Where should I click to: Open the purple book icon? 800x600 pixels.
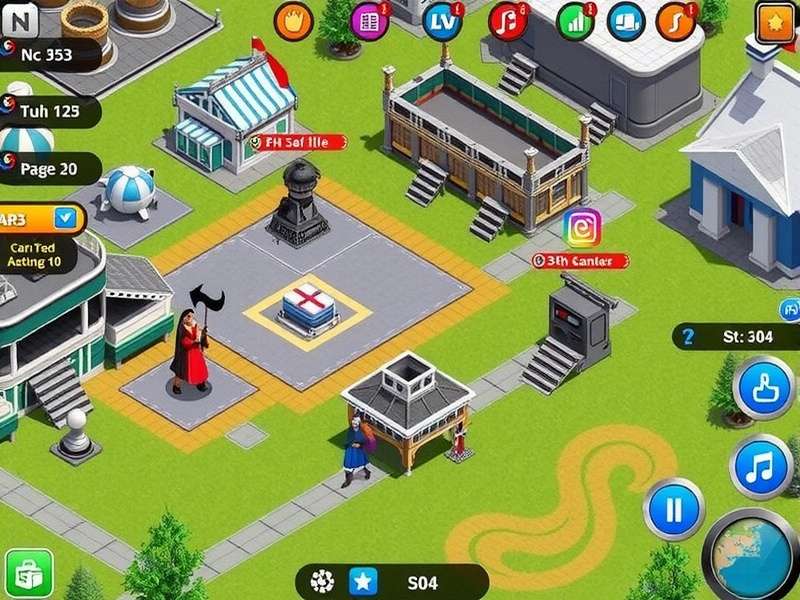point(369,21)
